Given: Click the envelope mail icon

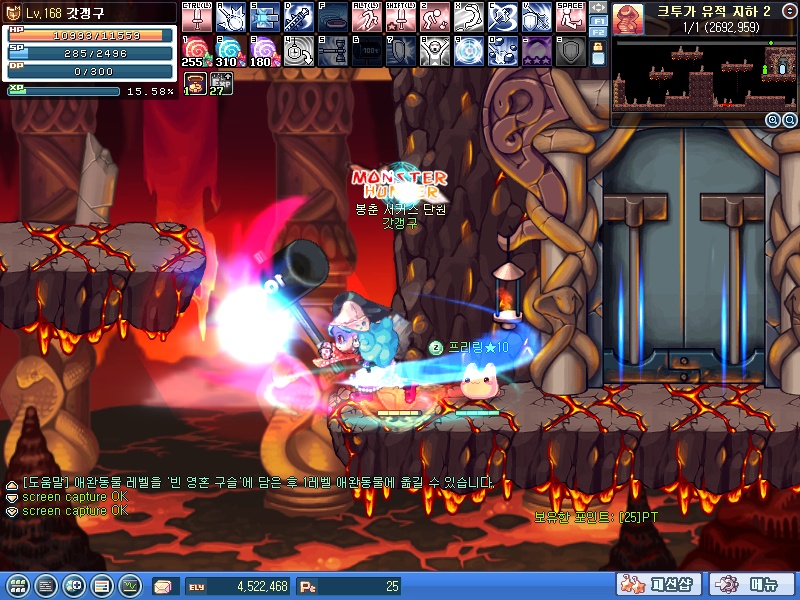Looking at the screenshot, I should click(163, 586).
